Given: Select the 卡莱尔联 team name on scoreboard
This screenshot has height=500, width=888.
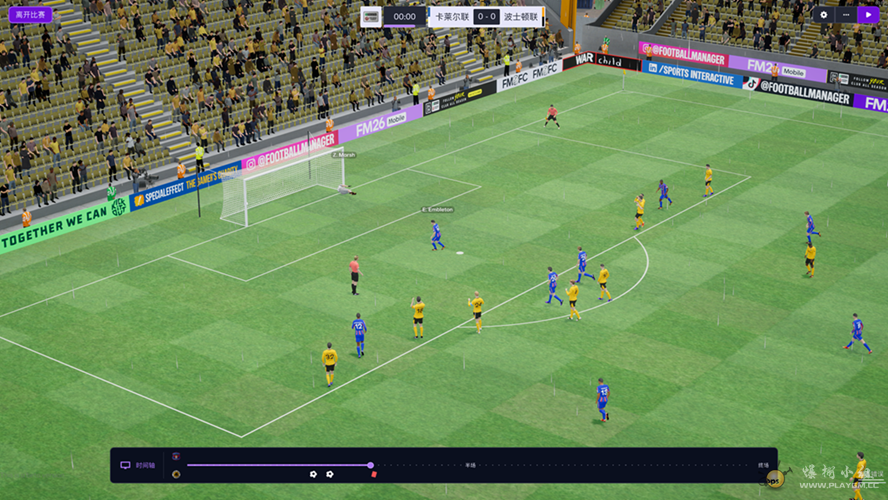Looking at the screenshot, I should tap(450, 17).
